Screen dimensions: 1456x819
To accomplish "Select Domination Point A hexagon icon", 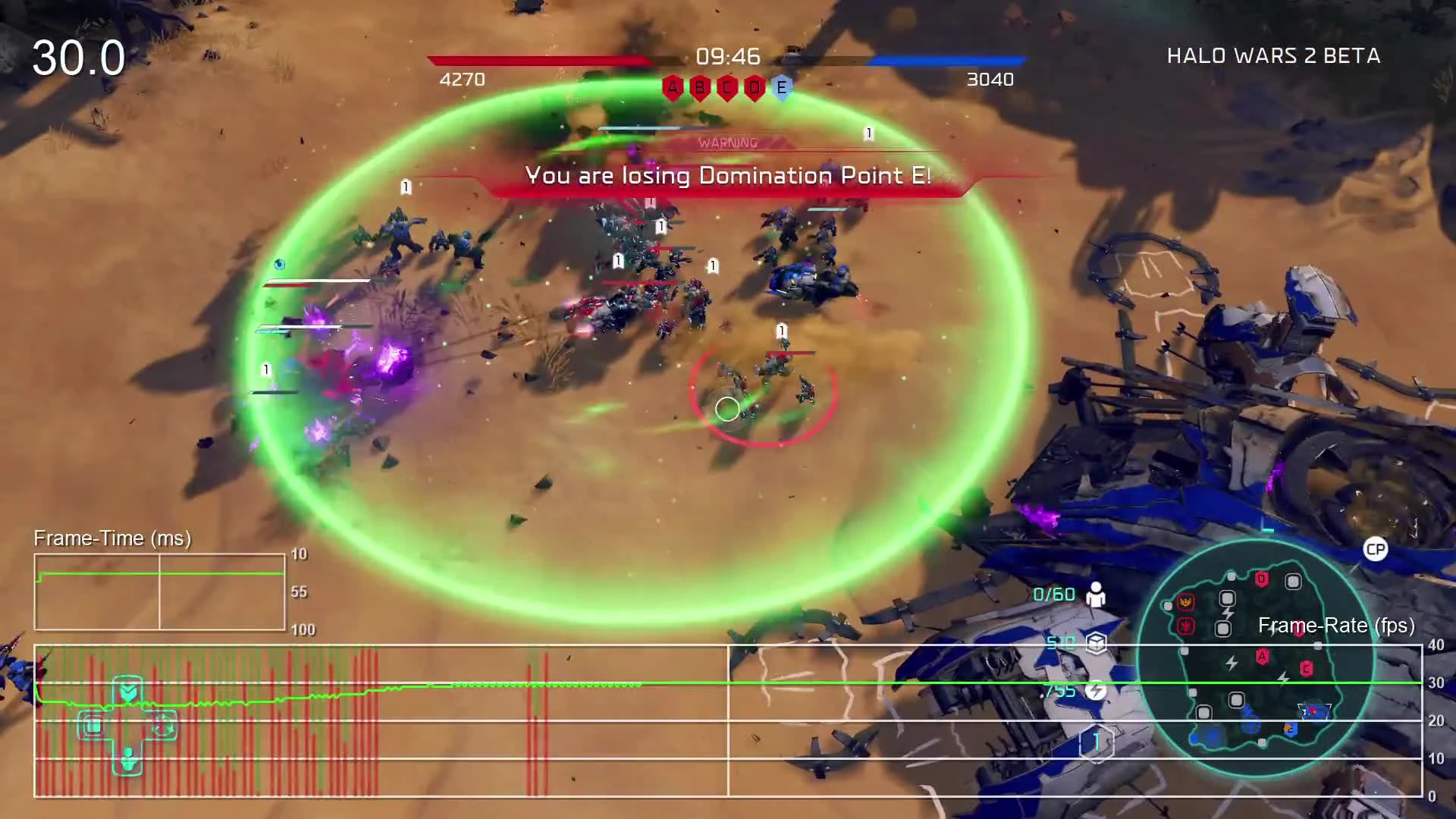I will pos(671,87).
